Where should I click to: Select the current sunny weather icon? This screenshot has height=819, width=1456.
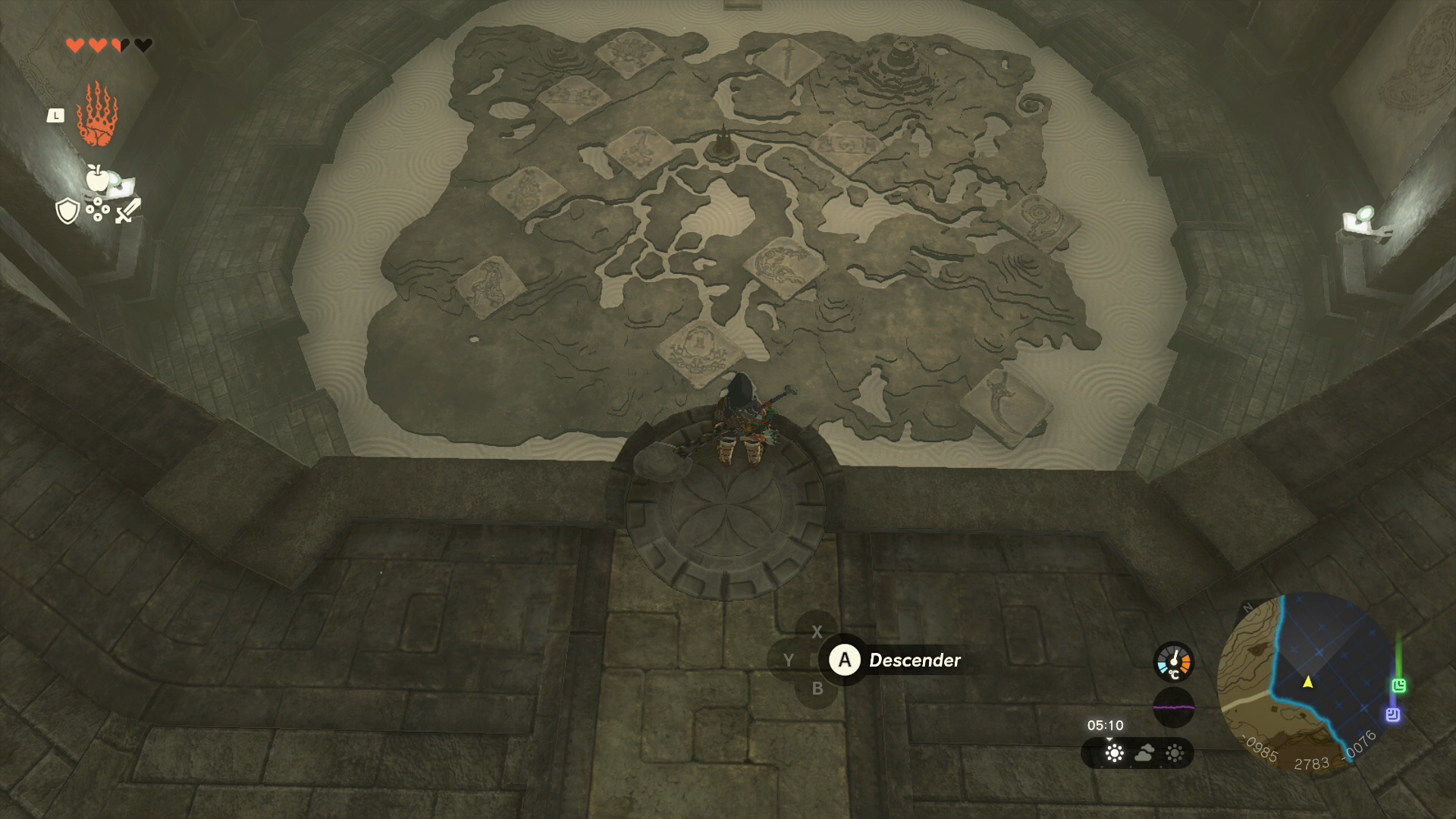coord(1114,753)
